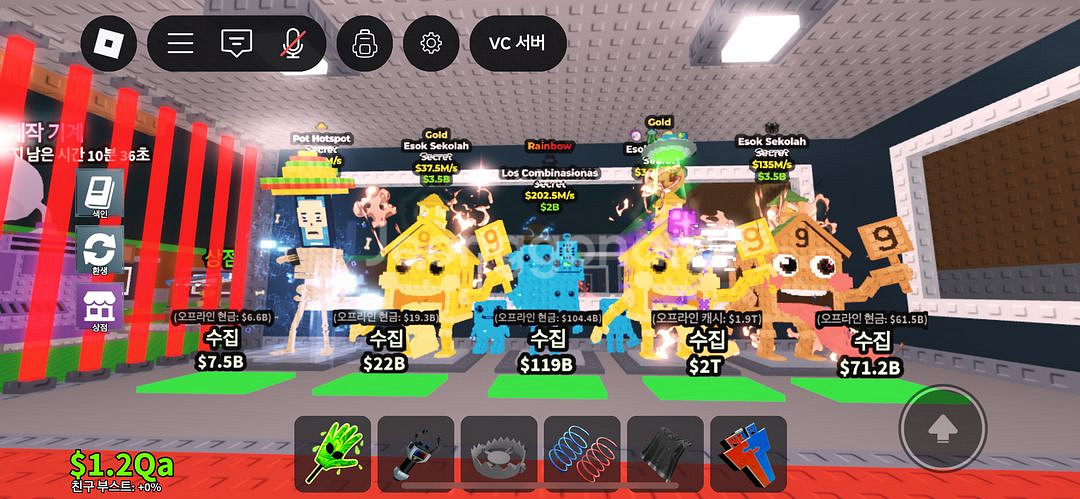The height and width of the screenshot is (499, 1080).
Task: Select the bear trap slot
Action: [x=498, y=455]
